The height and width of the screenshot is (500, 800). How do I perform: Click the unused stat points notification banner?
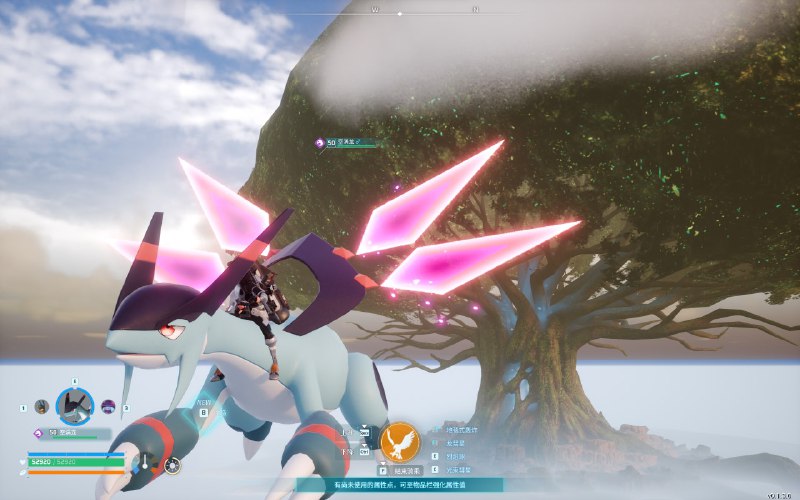pyautogui.click(x=400, y=485)
